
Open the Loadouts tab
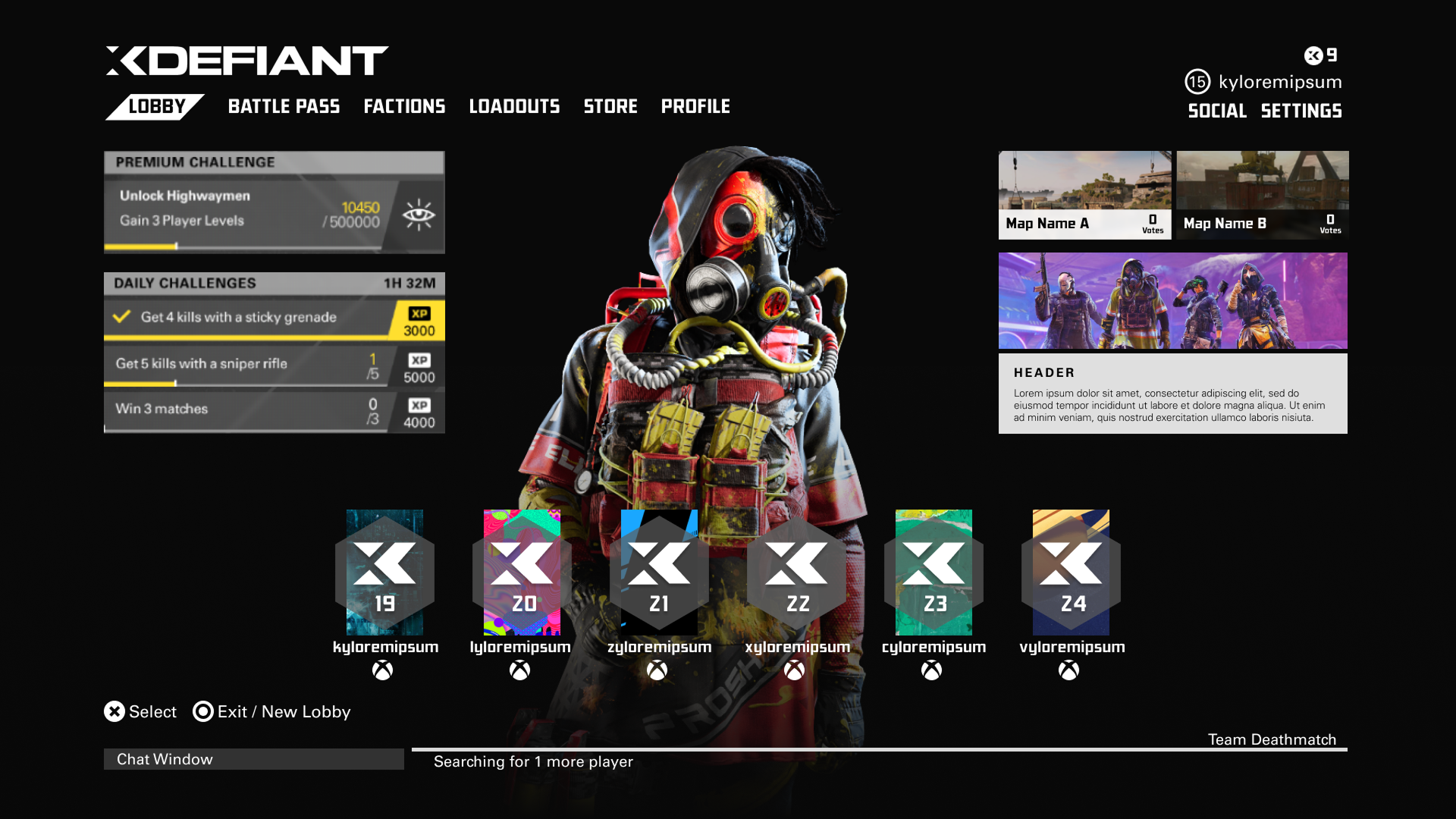[514, 107]
